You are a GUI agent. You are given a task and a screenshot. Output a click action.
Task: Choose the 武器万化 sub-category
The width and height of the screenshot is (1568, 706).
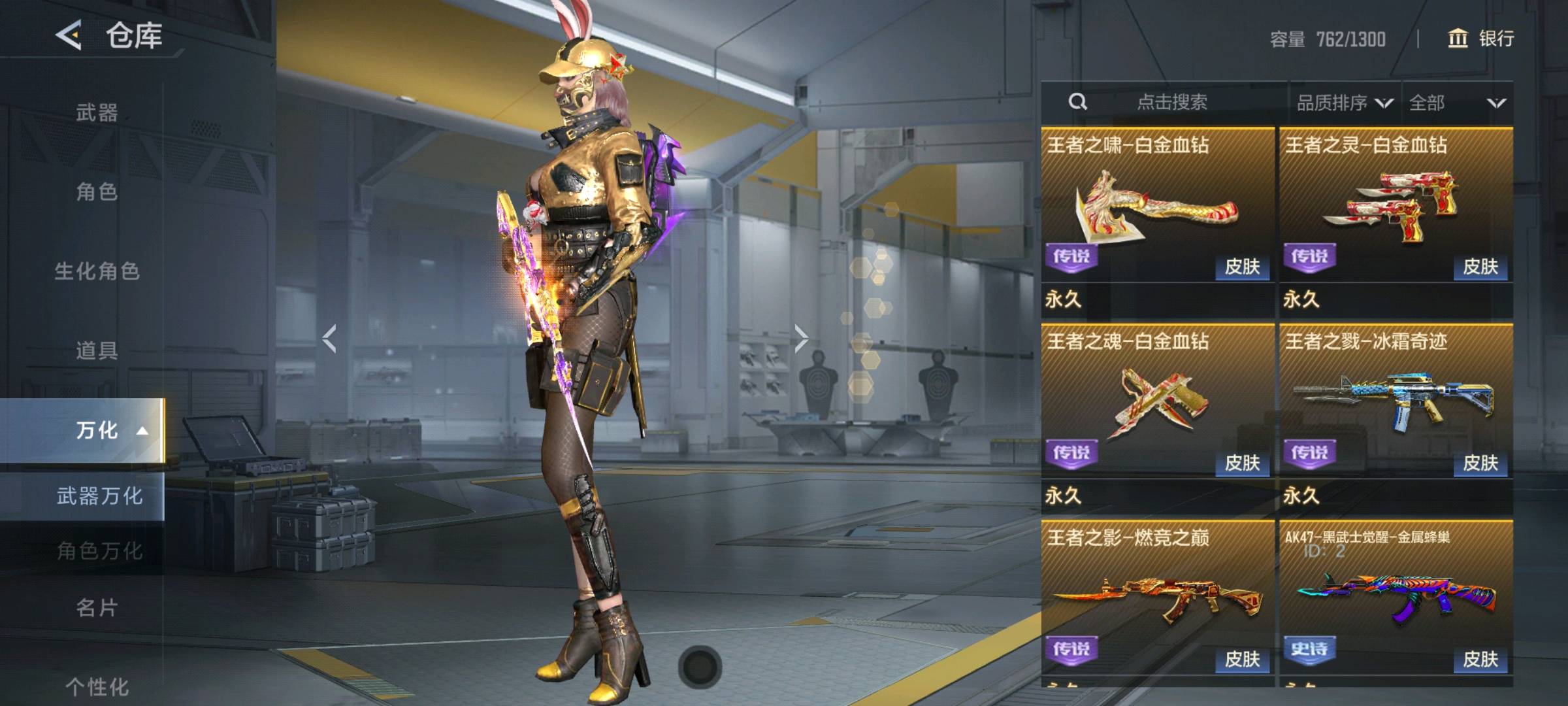click(x=99, y=496)
